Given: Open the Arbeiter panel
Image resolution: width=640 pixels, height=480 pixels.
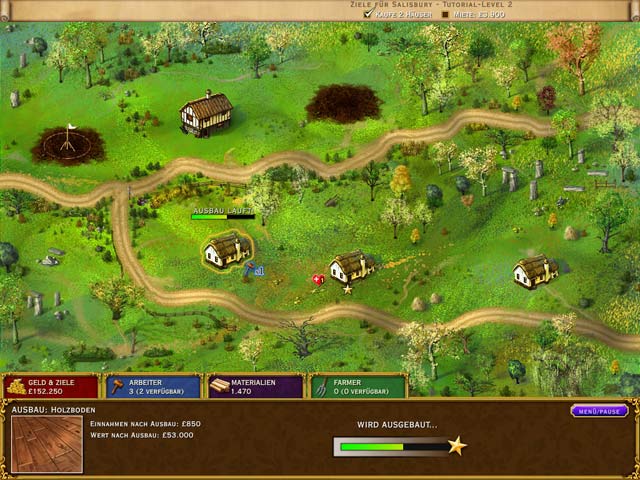Looking at the screenshot, I should pos(152,386).
